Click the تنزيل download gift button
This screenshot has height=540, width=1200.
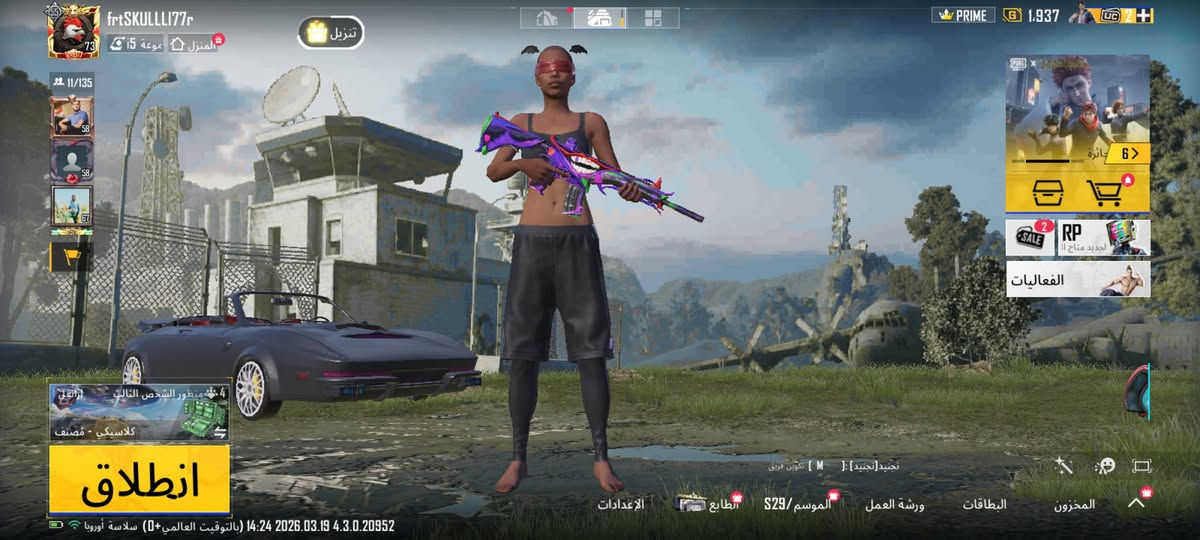pyautogui.click(x=331, y=33)
